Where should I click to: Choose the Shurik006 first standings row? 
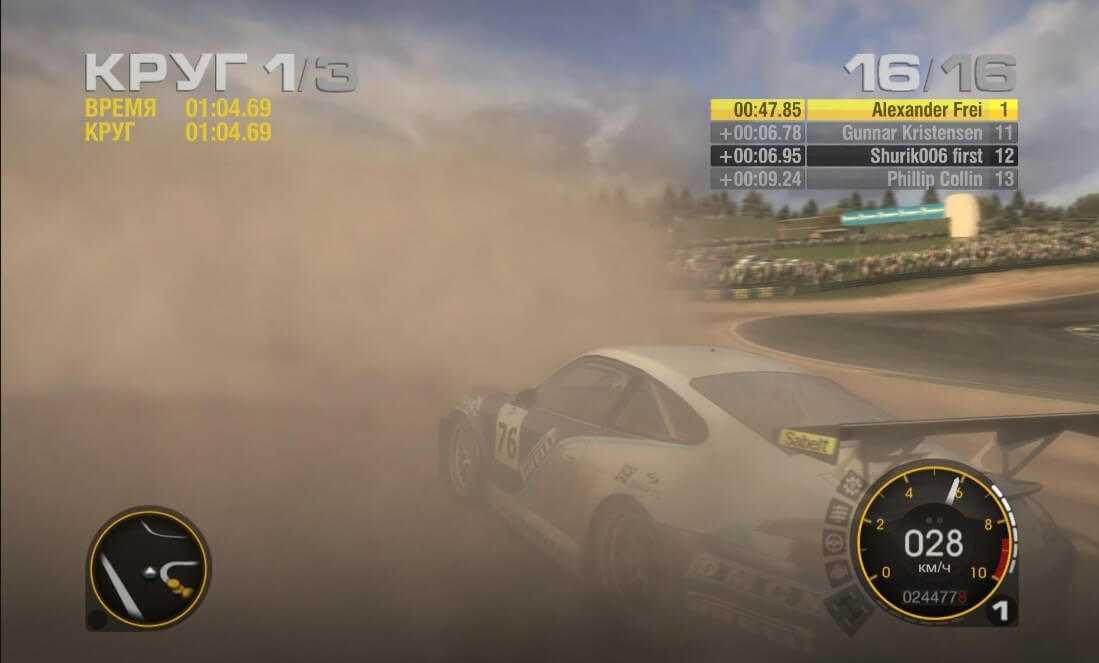point(863,156)
